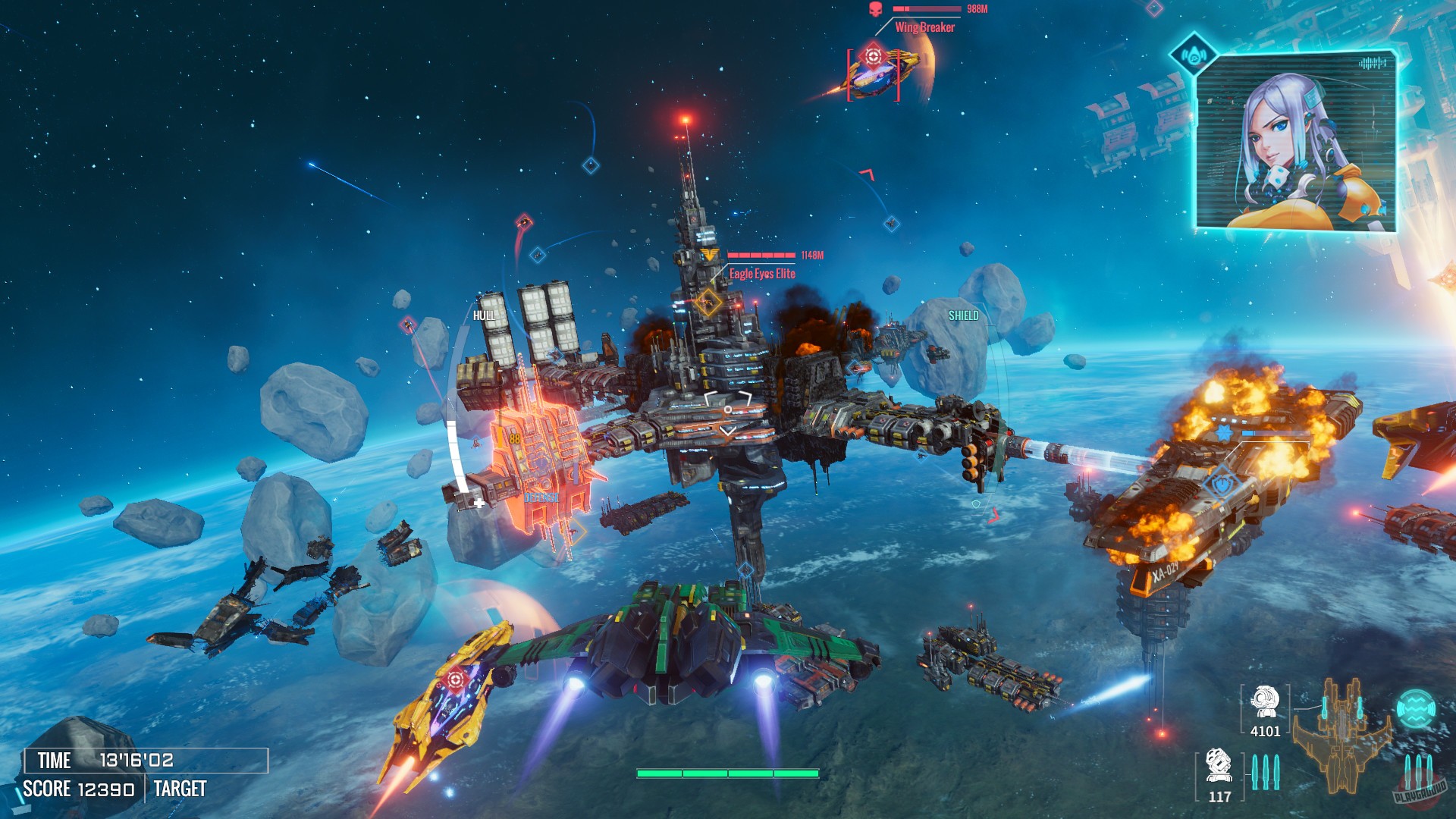
Task: Open the pilot comms portrait
Action: click(x=1296, y=142)
